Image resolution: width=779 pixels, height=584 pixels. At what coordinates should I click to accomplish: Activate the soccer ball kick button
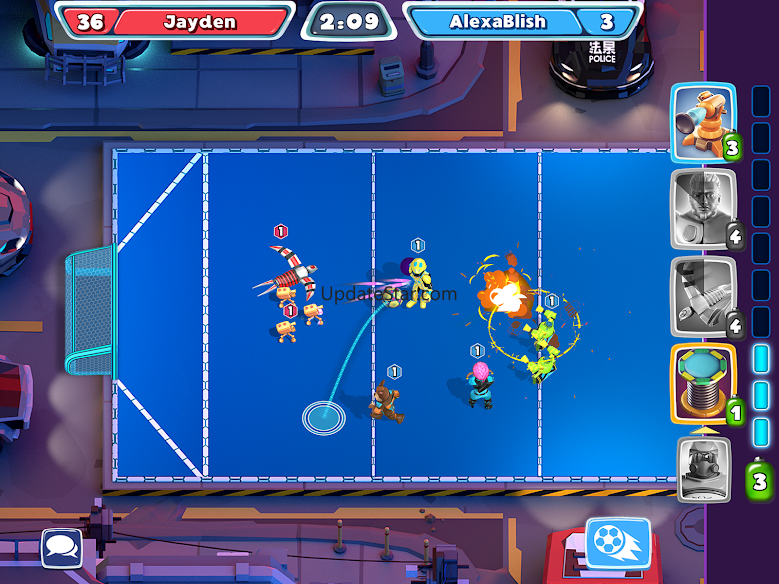617,541
